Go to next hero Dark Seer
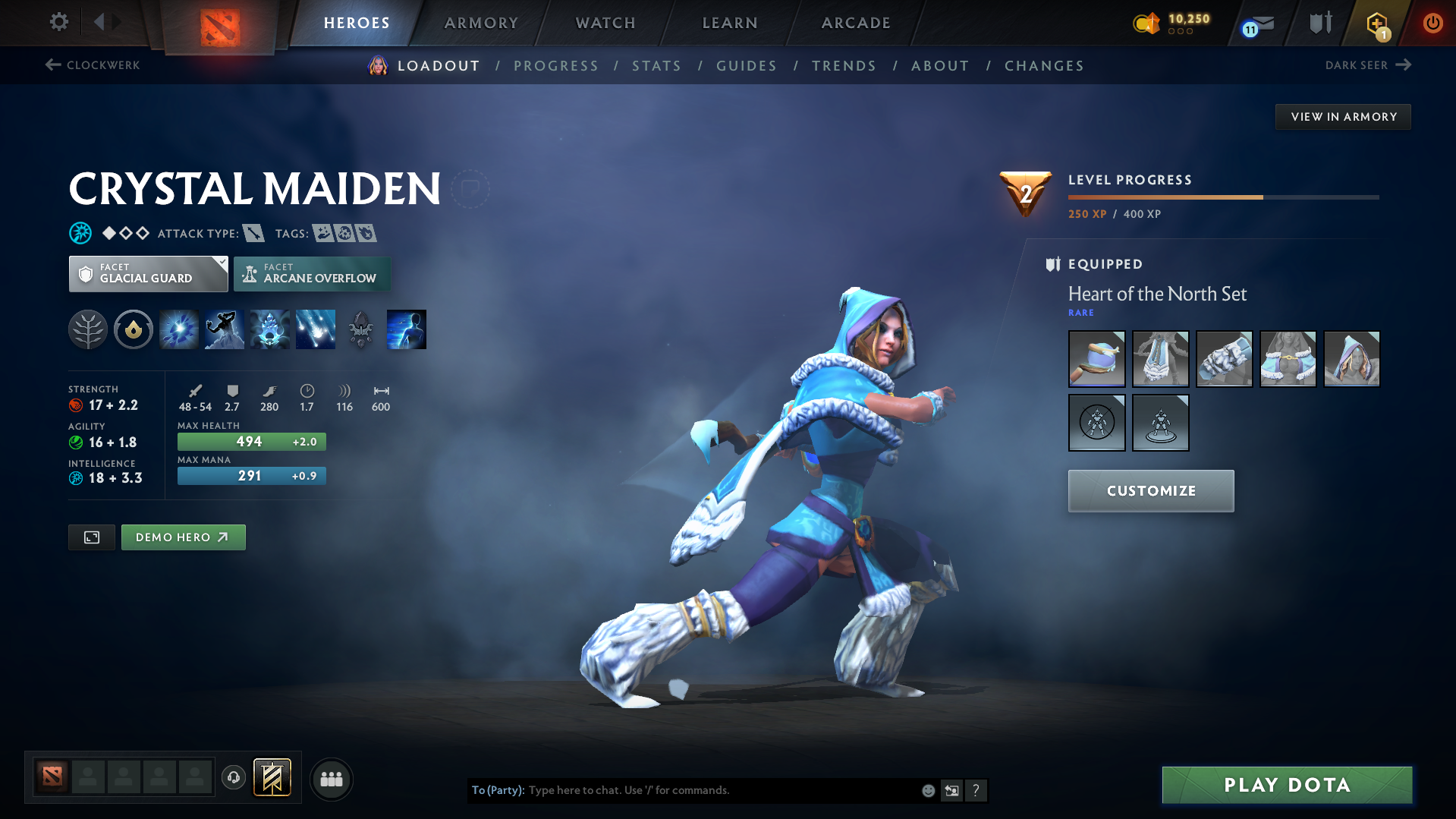1456x819 pixels. pos(1367,65)
